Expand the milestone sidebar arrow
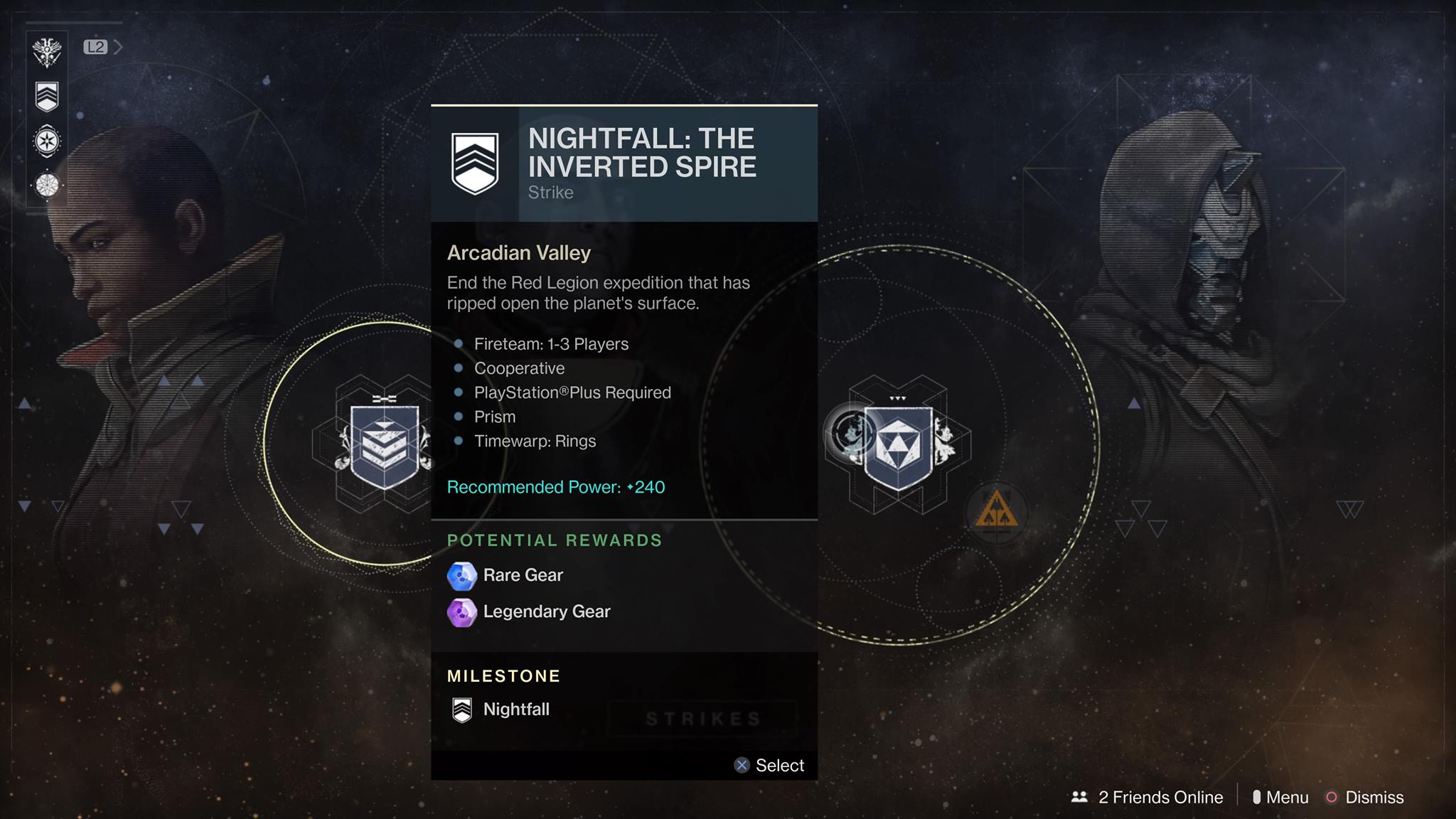Screen dimensions: 1456x819 pyautogui.click(x=118, y=47)
